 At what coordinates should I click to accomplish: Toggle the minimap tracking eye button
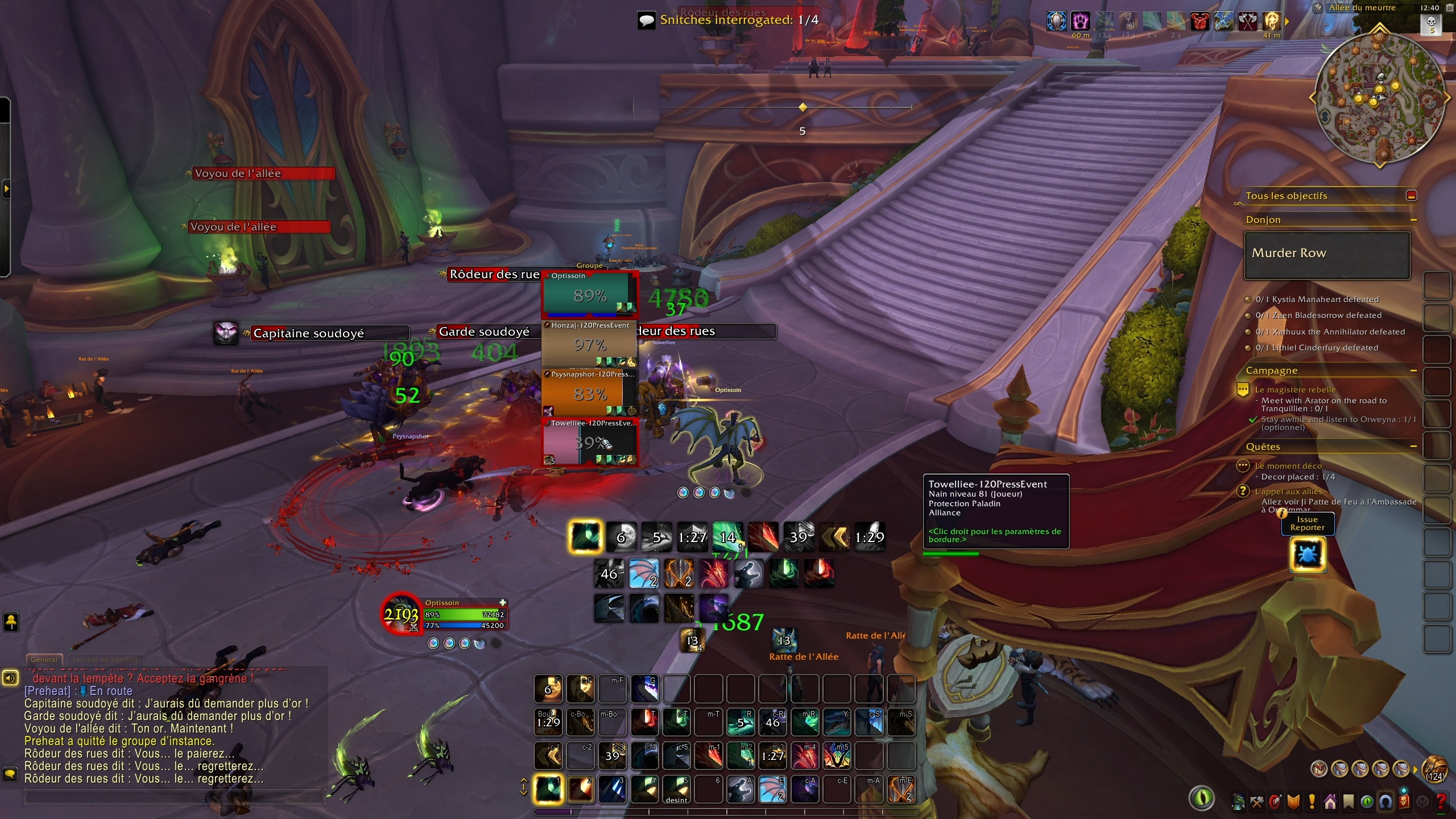point(1203,799)
